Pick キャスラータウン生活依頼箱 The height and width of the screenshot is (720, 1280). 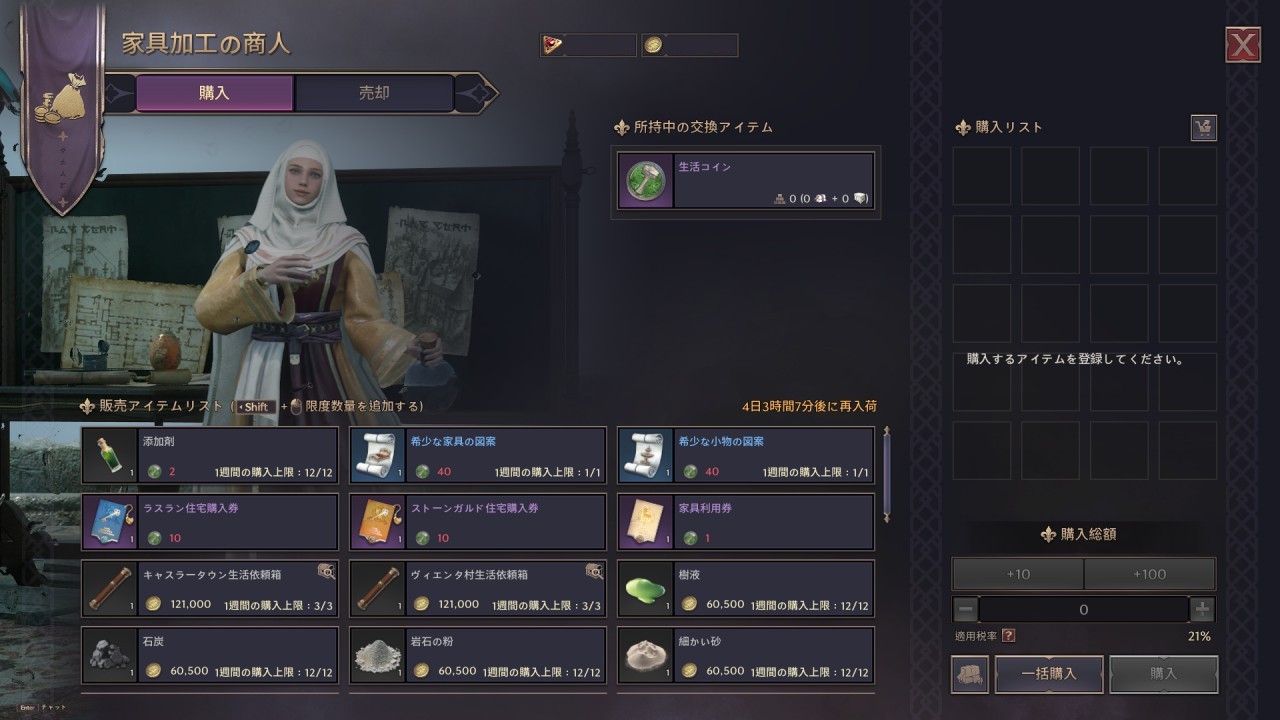210,589
